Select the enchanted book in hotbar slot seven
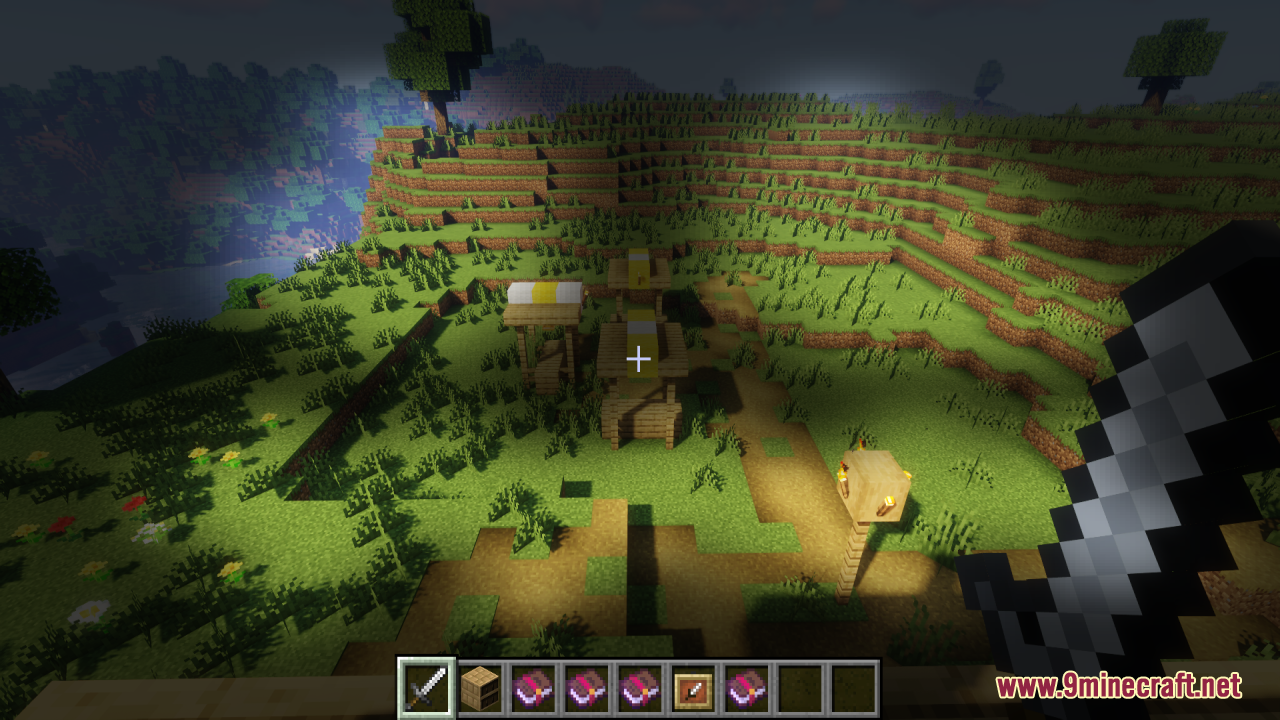 click(x=744, y=688)
